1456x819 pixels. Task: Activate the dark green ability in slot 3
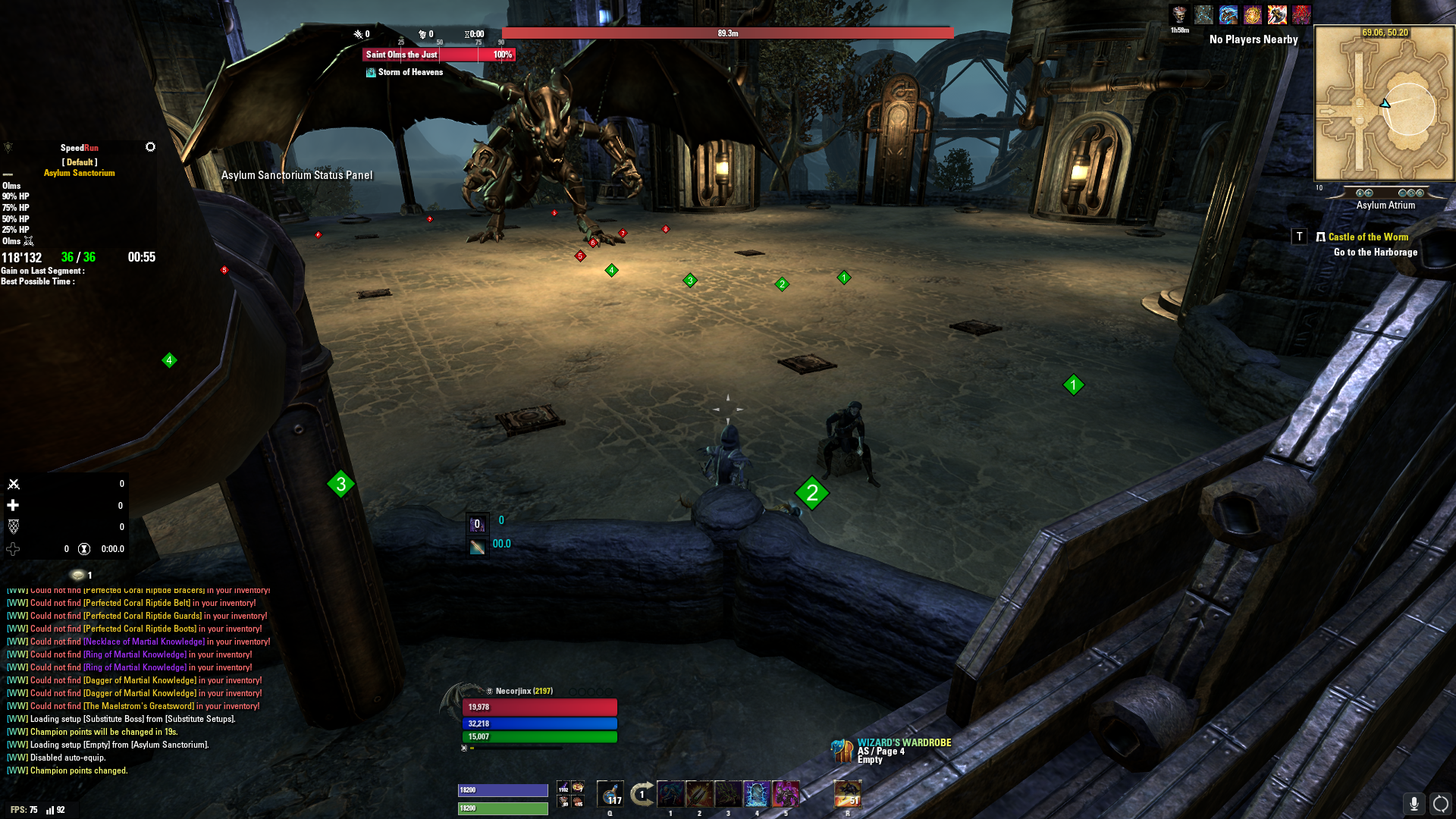pos(728,794)
